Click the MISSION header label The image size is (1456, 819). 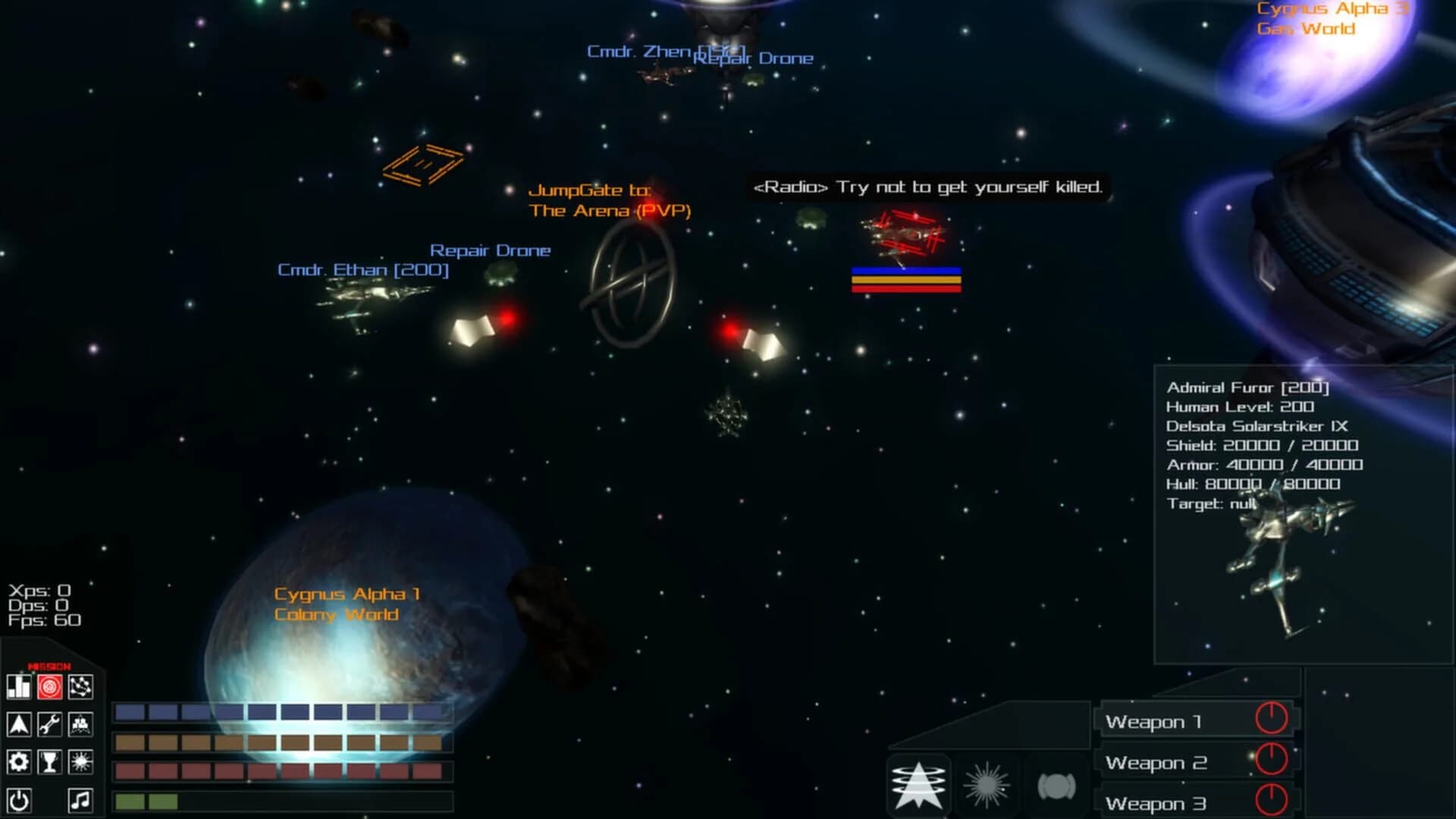point(49,665)
